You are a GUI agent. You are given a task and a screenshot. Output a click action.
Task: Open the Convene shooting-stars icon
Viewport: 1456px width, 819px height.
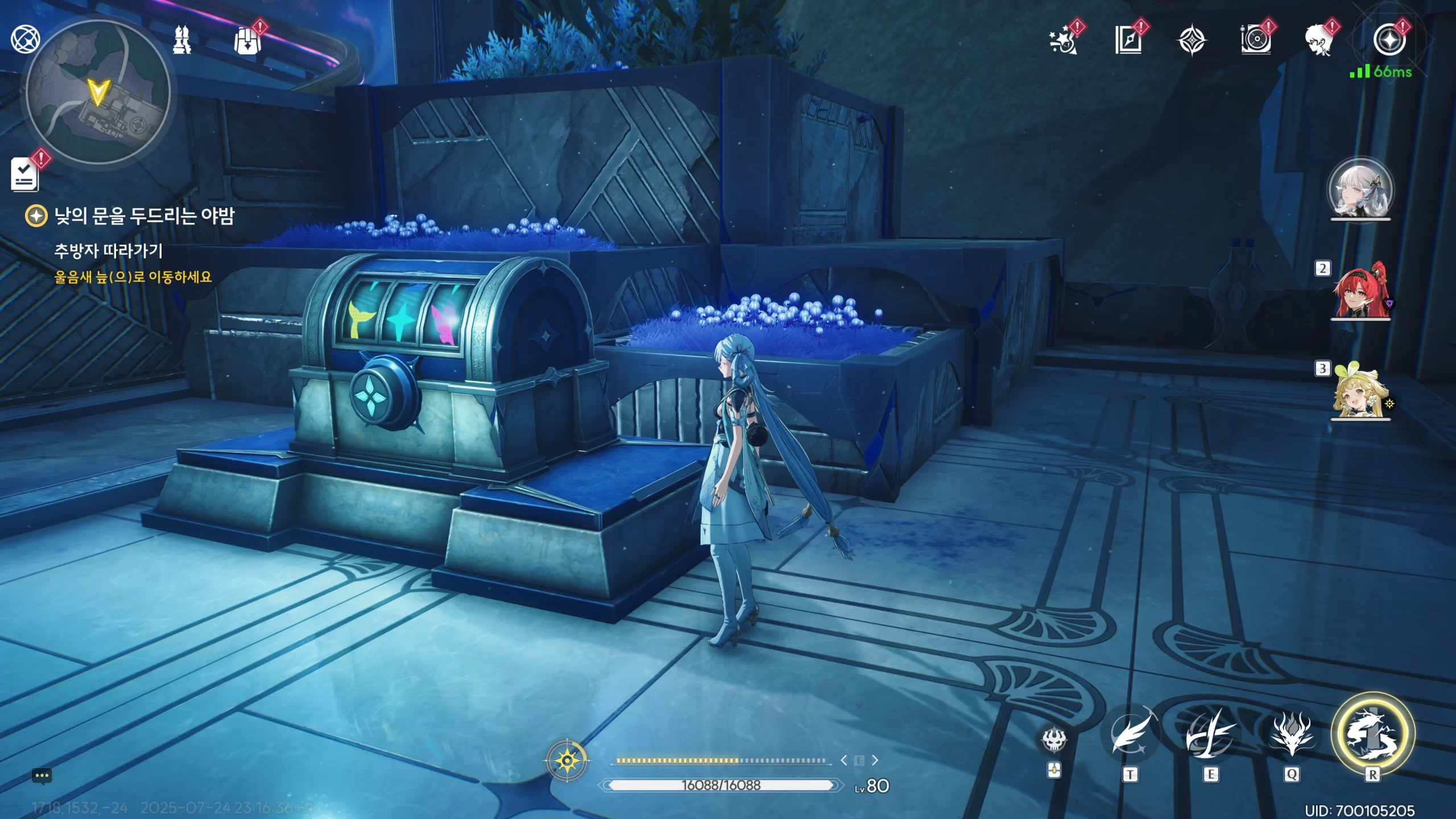[1062, 41]
